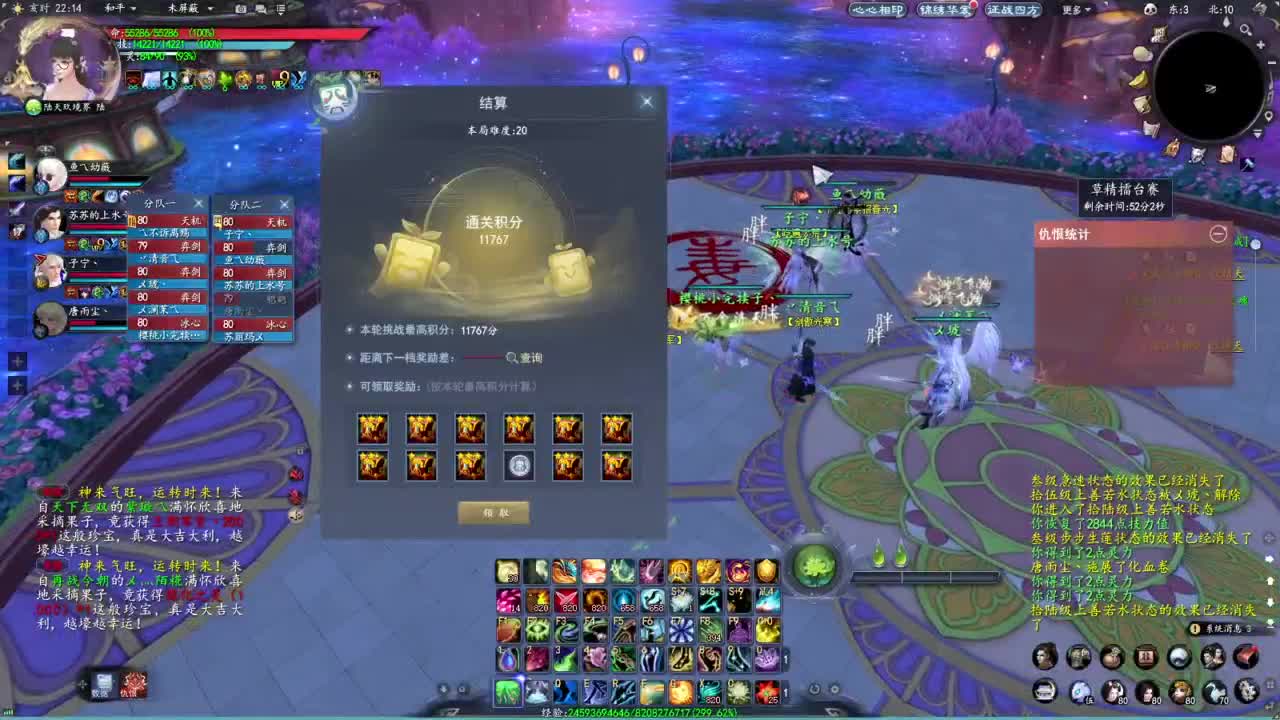The width and height of the screenshot is (1280, 720).
Task: Select the first reward chest icon in settlement rewards
Action: (373, 428)
